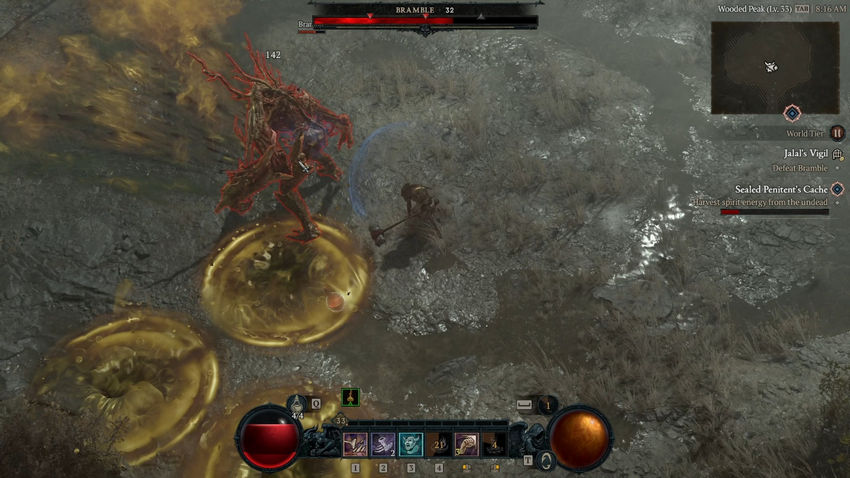Click the green-bordered buff icon above hotbar
The height and width of the screenshot is (478, 850).
[x=350, y=397]
